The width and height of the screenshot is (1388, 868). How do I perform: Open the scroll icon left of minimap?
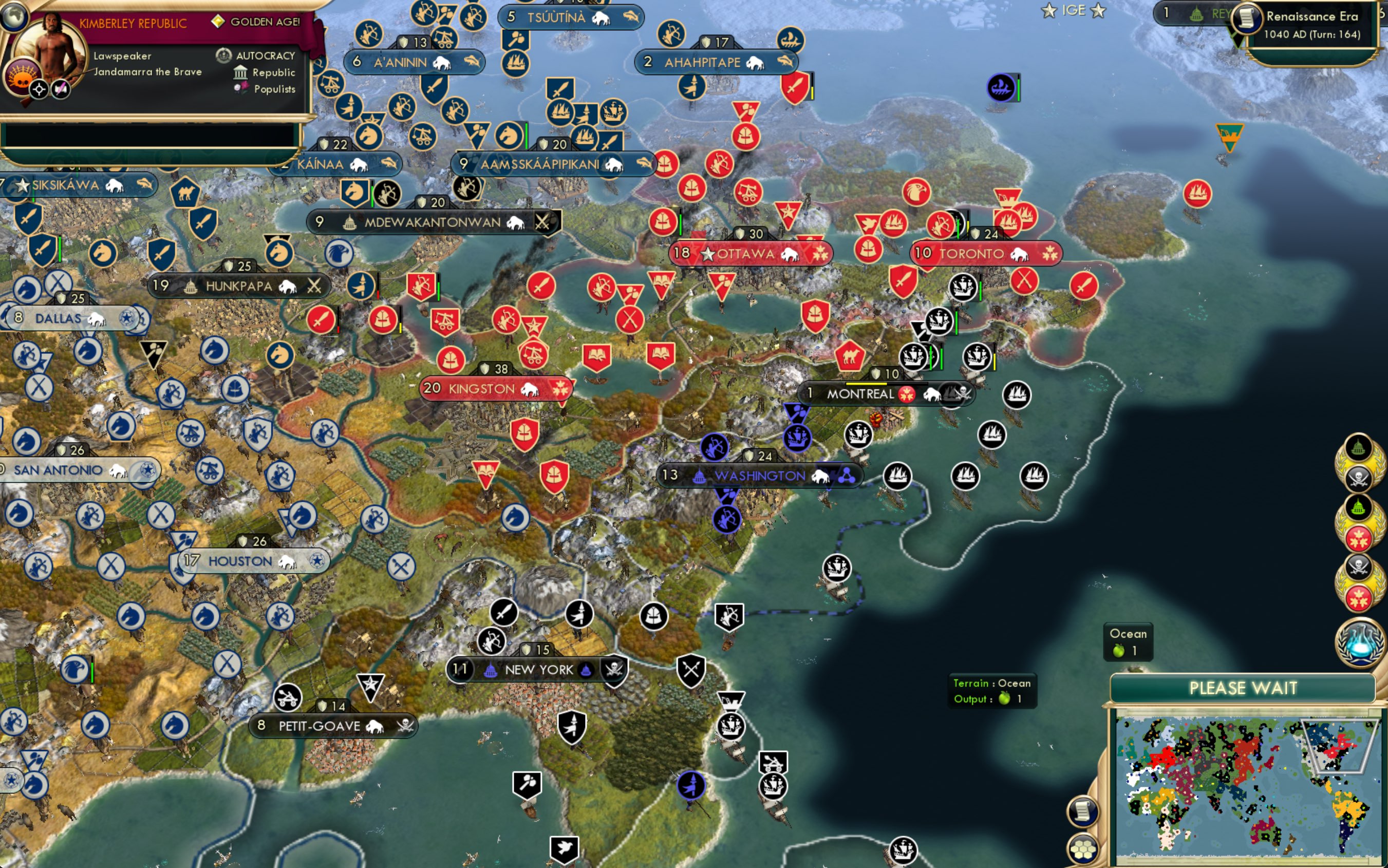coord(1083,810)
